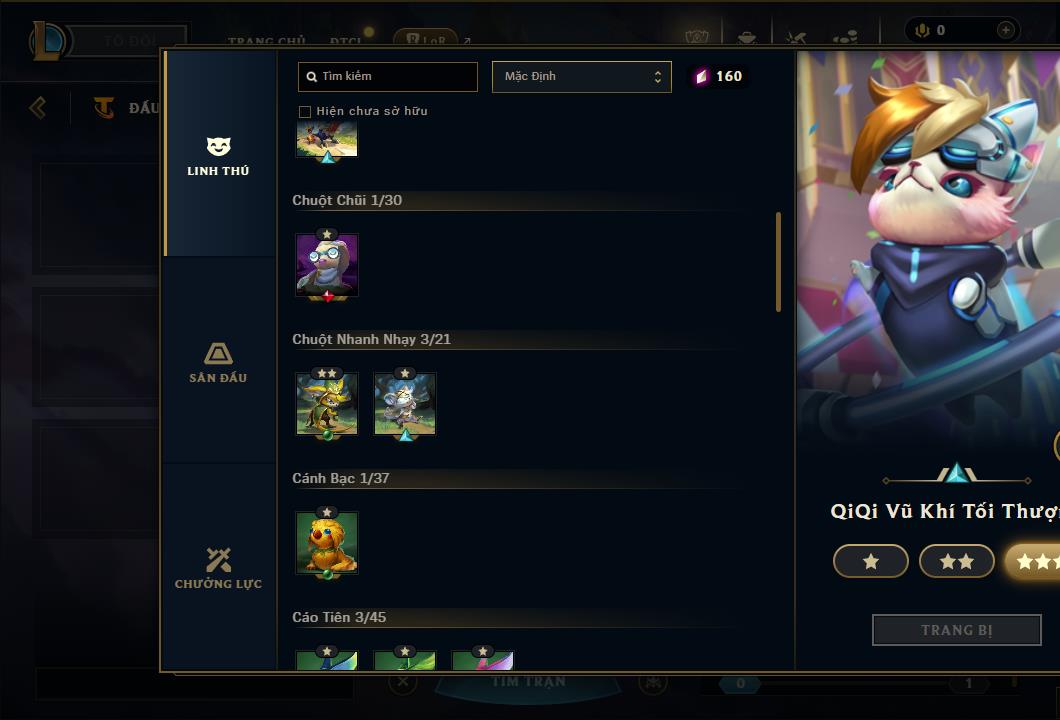The height and width of the screenshot is (720, 1060).
Task: Switch to the Linh Thú tab
Action: [218, 157]
